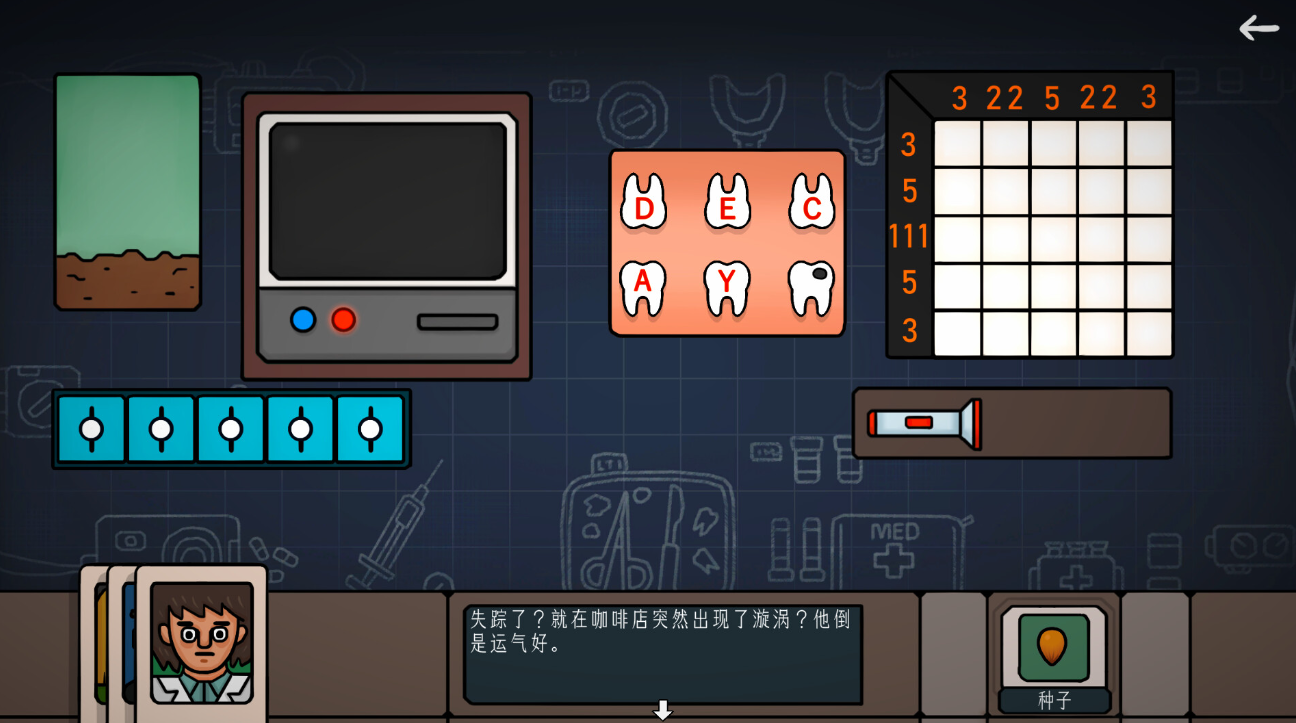
Task: Select the tooth labeled Y
Action: click(x=728, y=285)
